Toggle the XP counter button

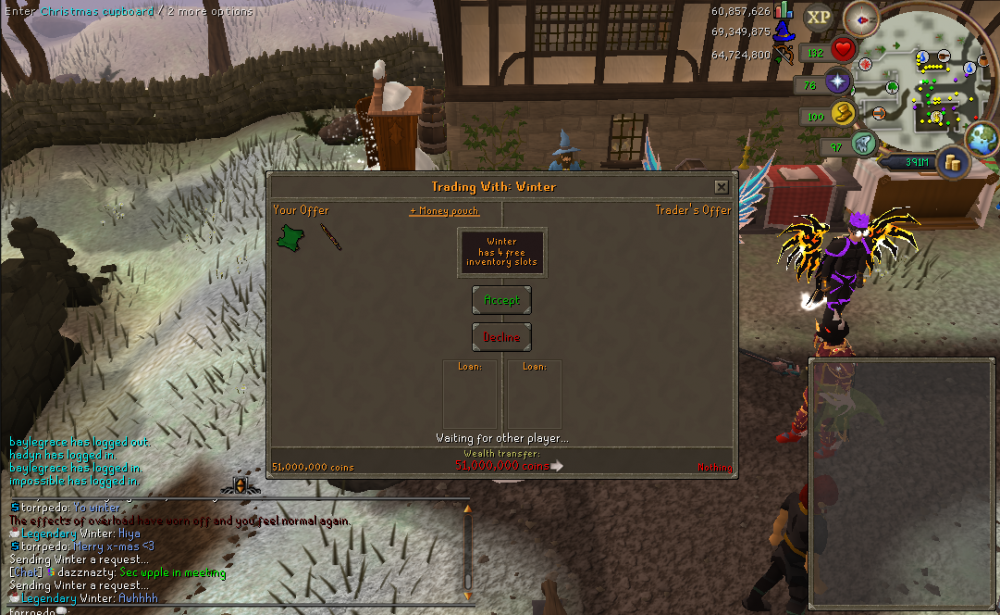[x=819, y=17]
